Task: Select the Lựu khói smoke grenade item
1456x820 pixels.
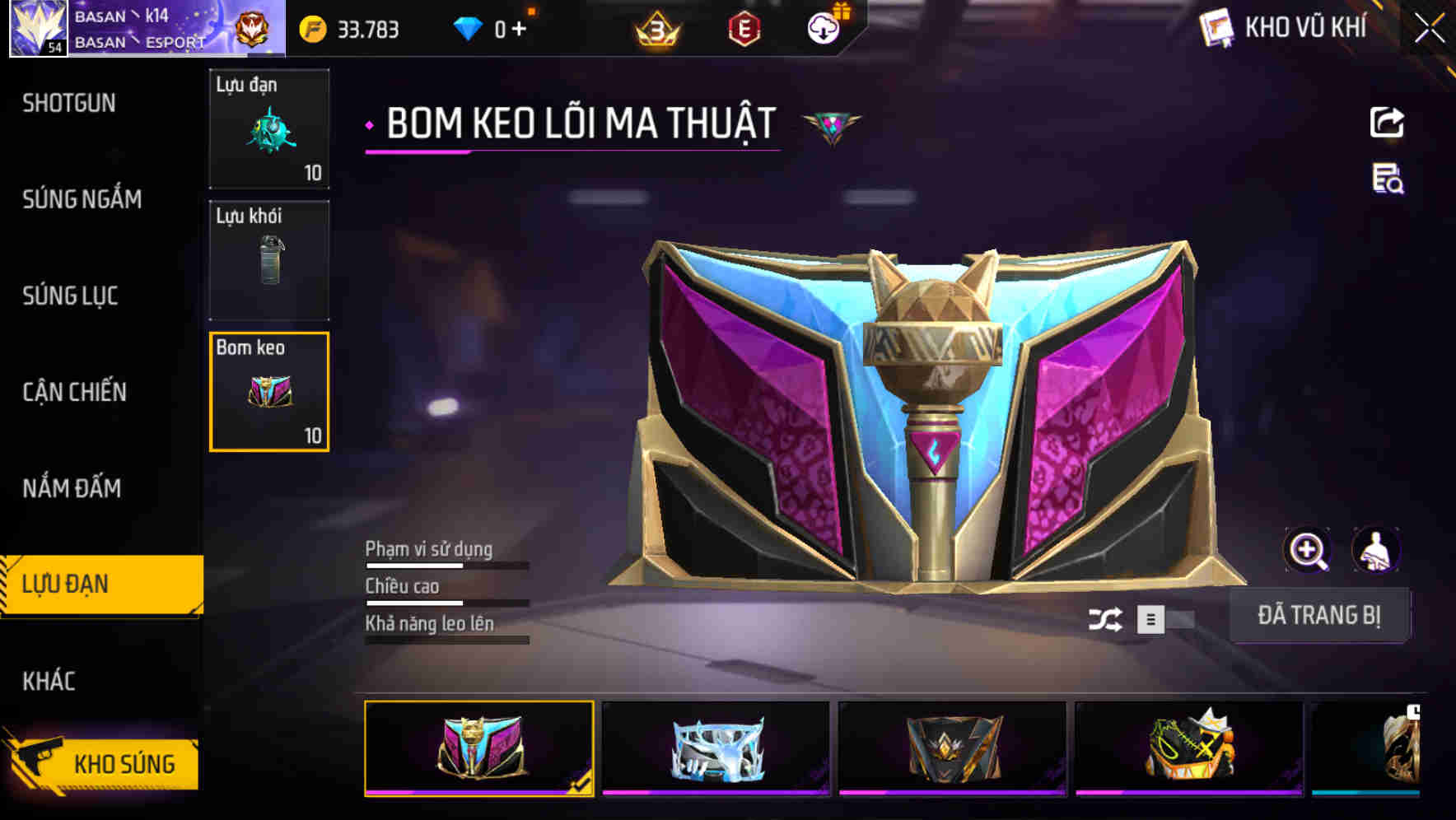Action: tap(269, 260)
